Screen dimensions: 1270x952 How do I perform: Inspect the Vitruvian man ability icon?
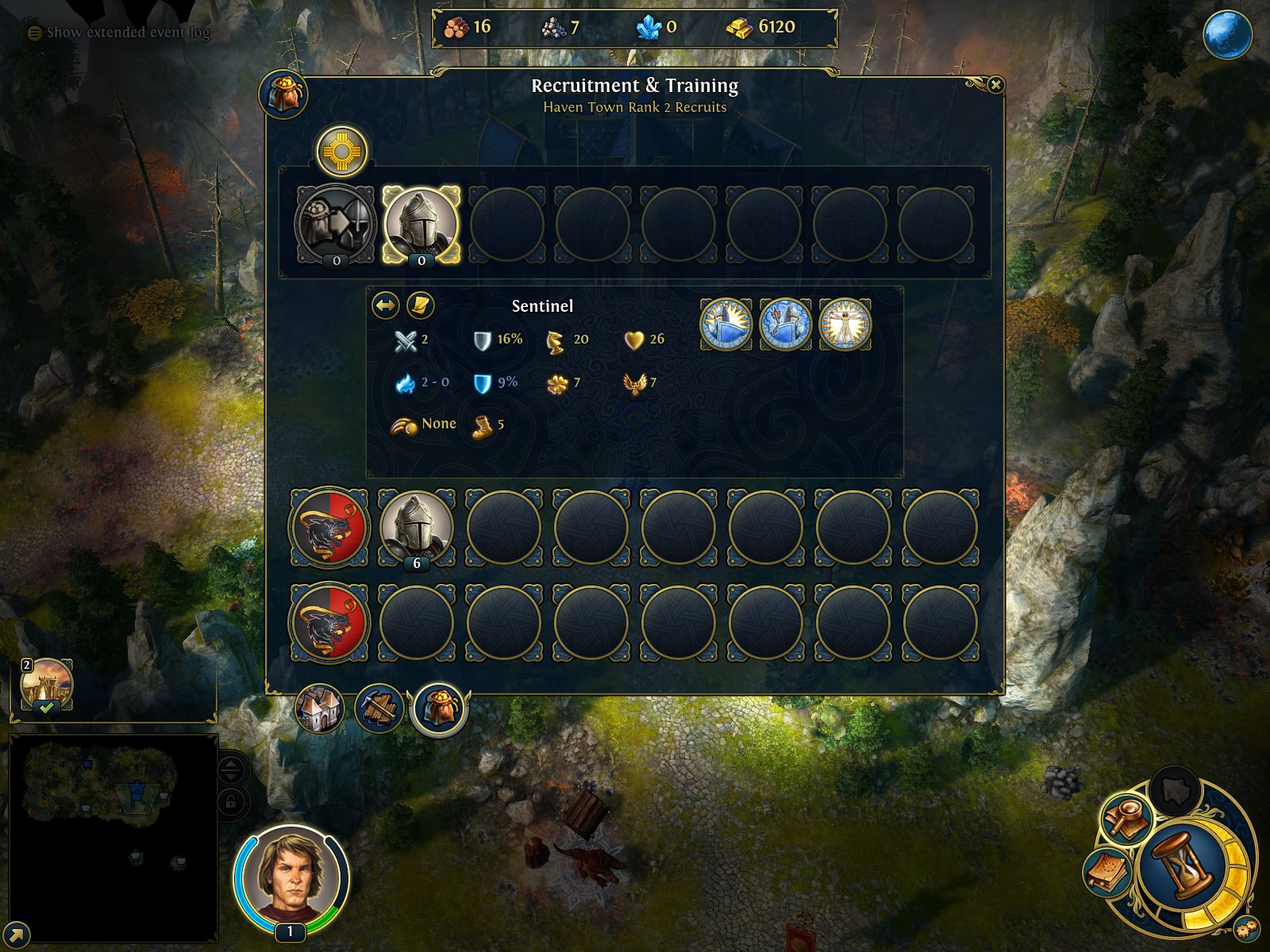click(x=845, y=324)
